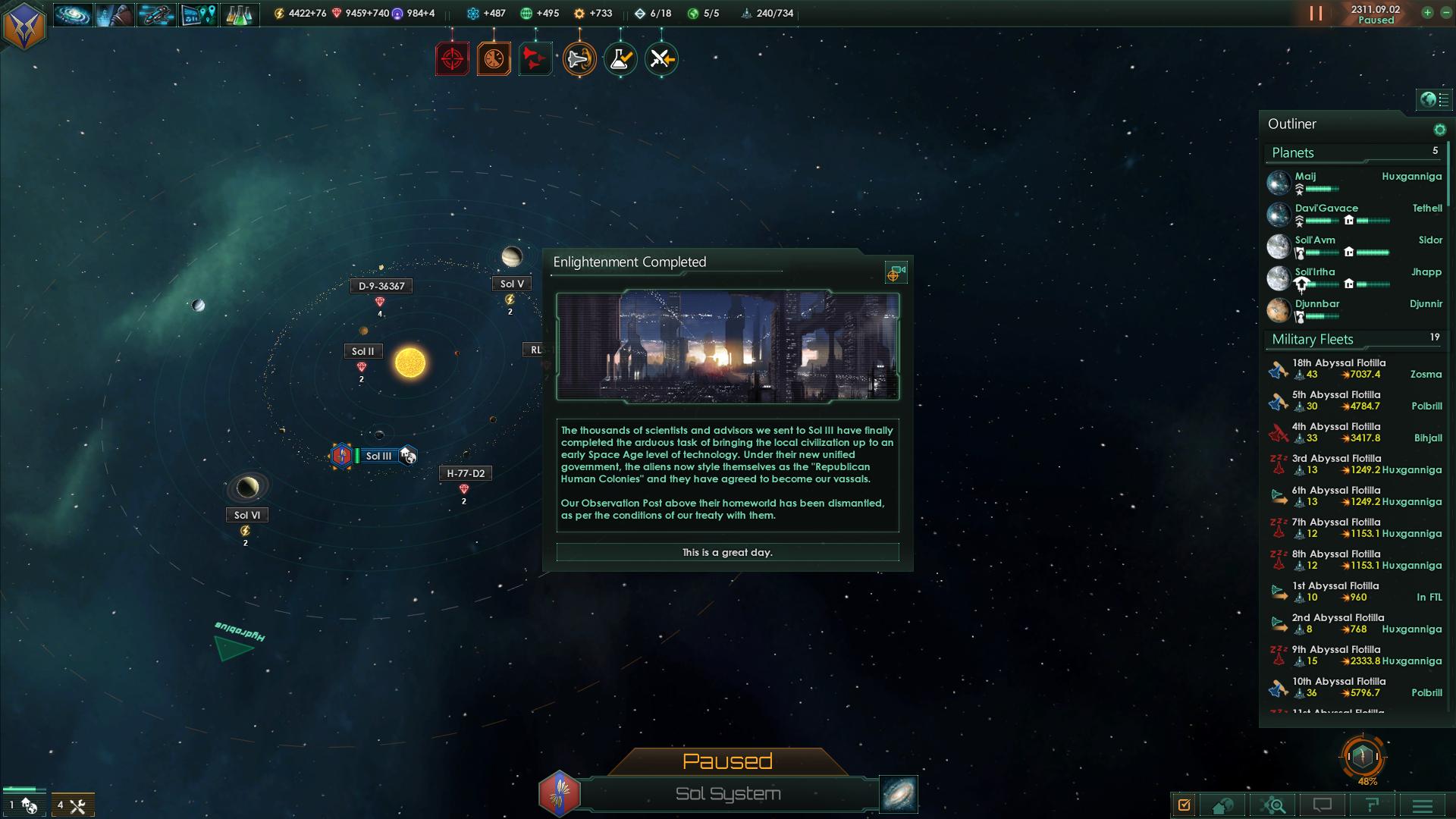
Task: Click the orange clock alert notification
Action: 494,59
